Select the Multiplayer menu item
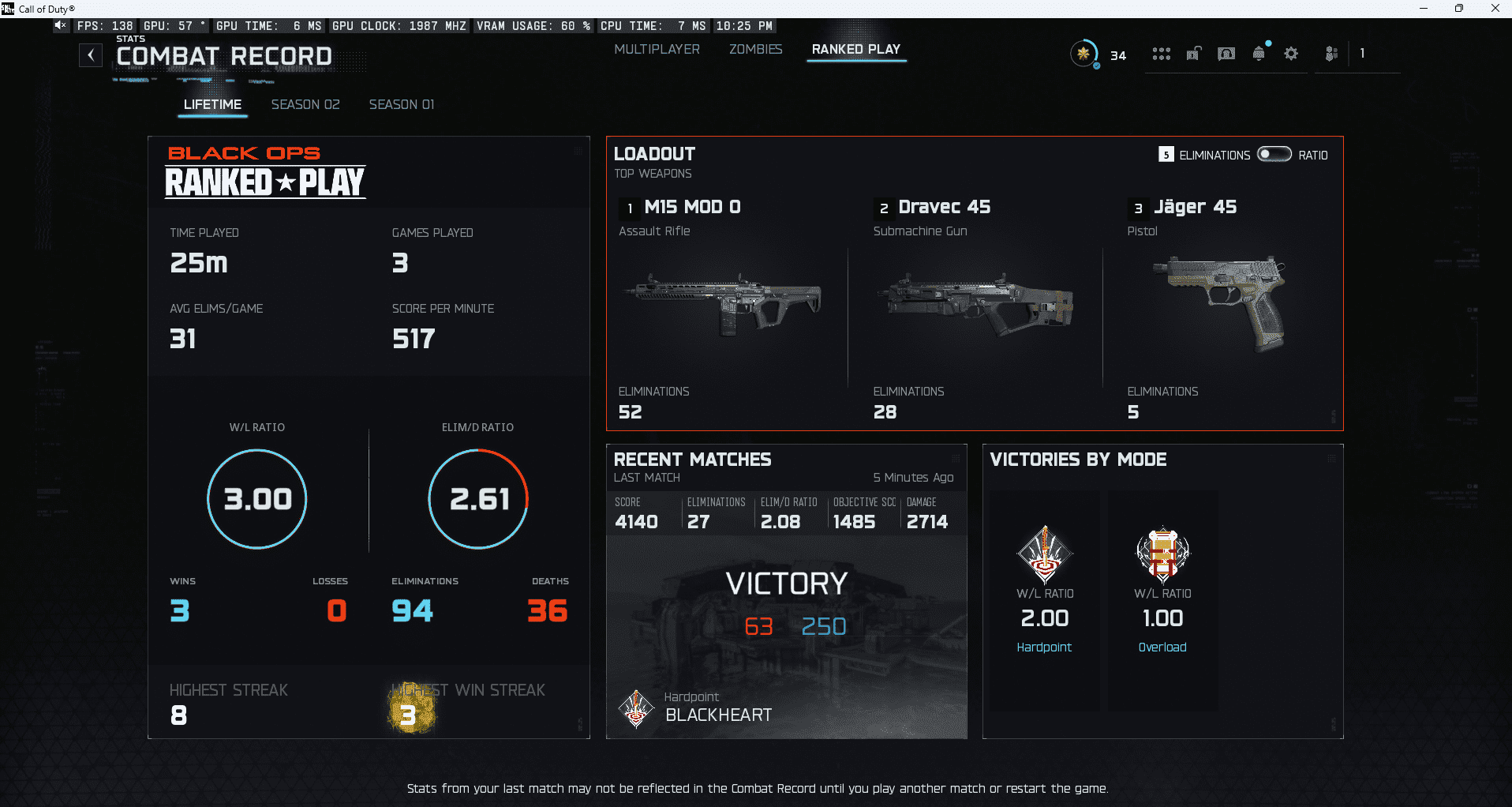This screenshot has width=1512, height=807. [657, 49]
